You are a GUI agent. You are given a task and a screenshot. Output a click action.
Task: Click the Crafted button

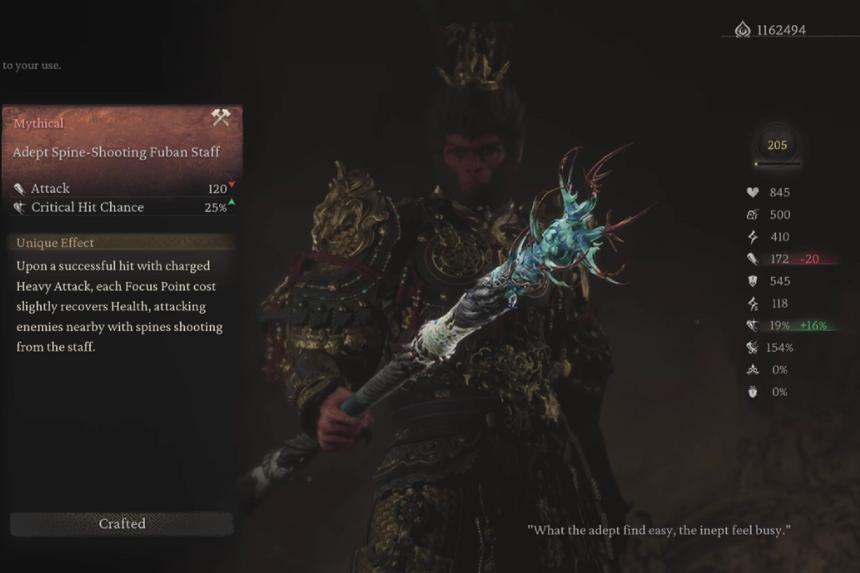pyautogui.click(x=122, y=524)
